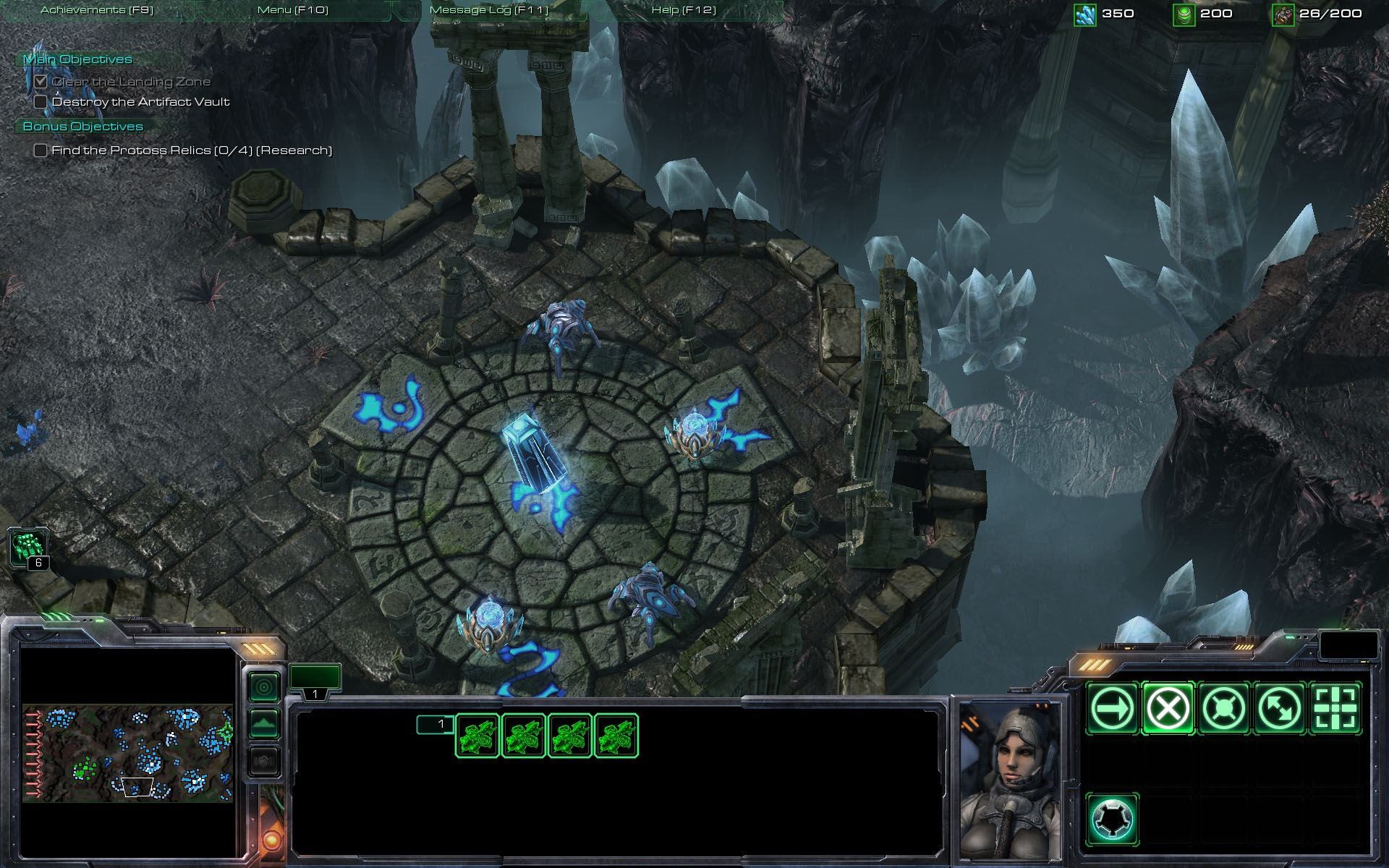1389x868 pixels.
Task: Choose the crosshair Attack command
Action: [1335, 708]
